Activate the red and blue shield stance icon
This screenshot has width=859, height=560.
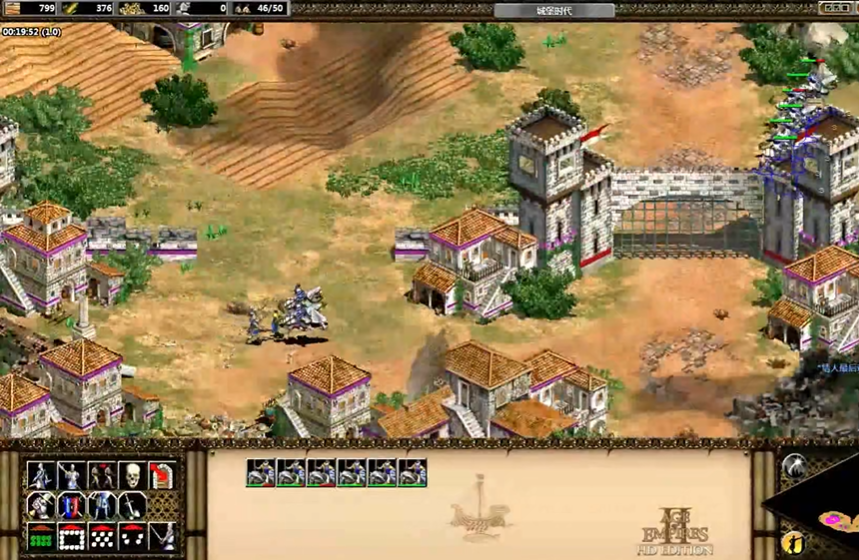point(70,505)
